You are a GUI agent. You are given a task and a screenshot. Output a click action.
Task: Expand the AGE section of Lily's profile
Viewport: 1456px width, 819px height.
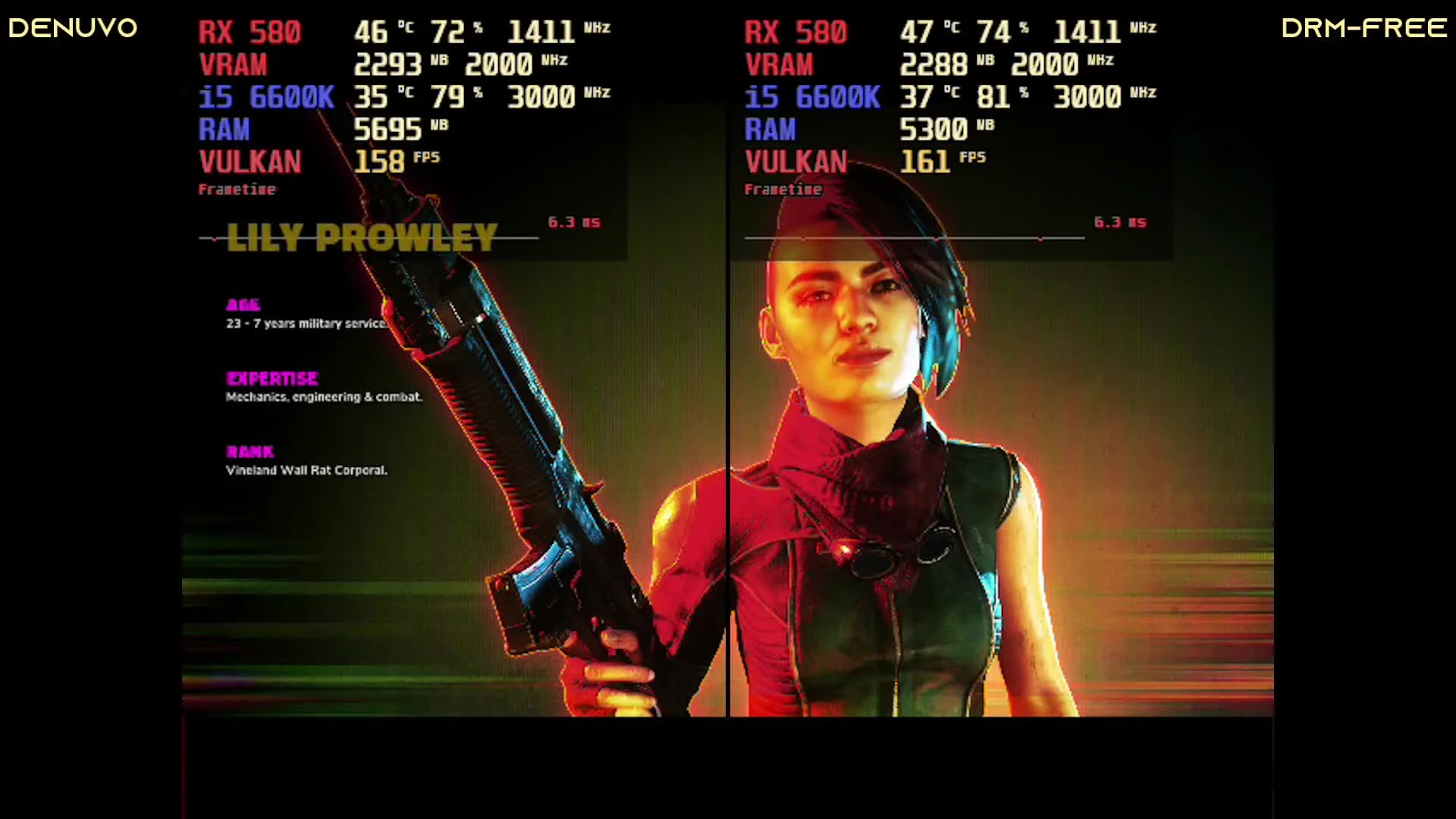[243, 306]
